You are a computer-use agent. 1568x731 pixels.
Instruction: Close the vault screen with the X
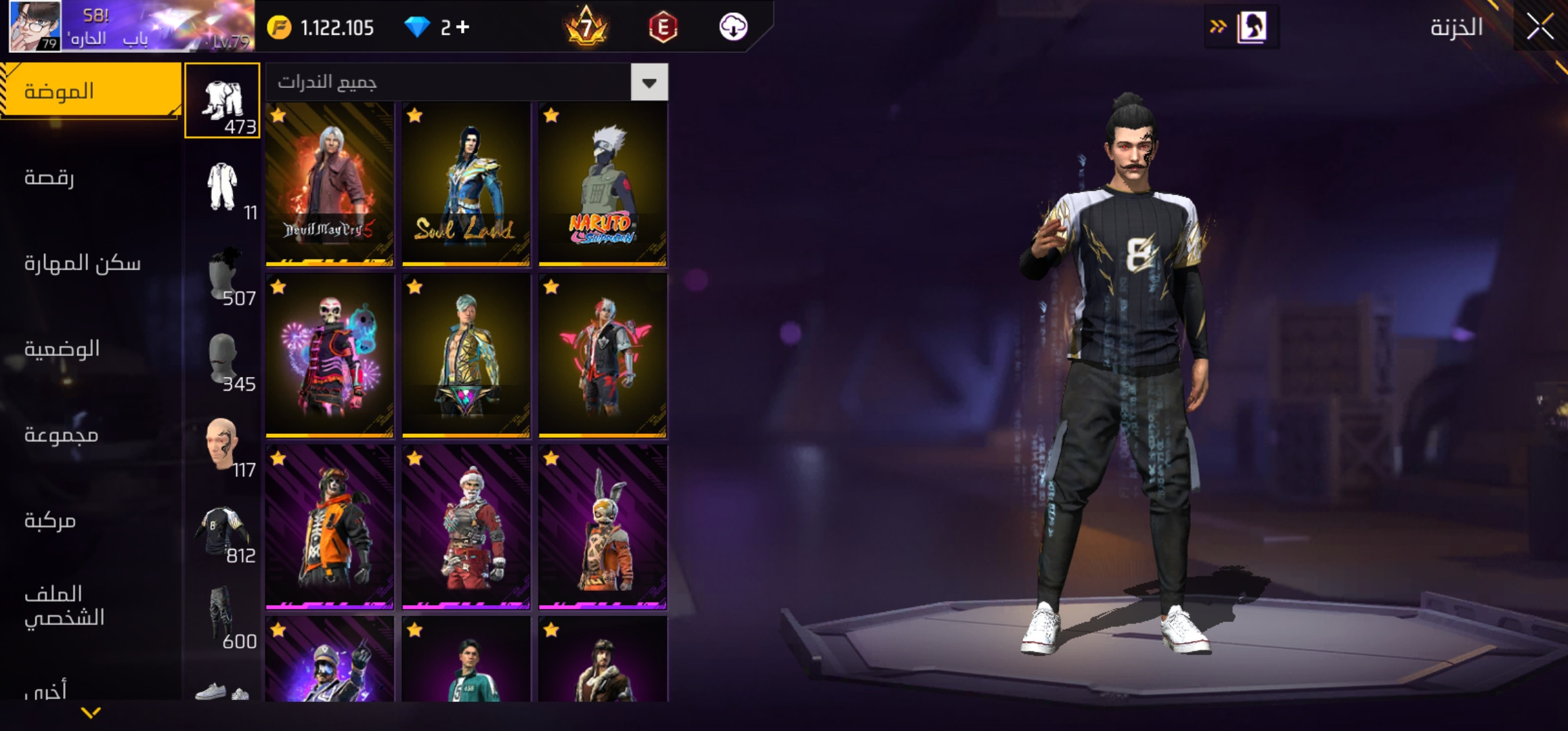tap(1540, 27)
